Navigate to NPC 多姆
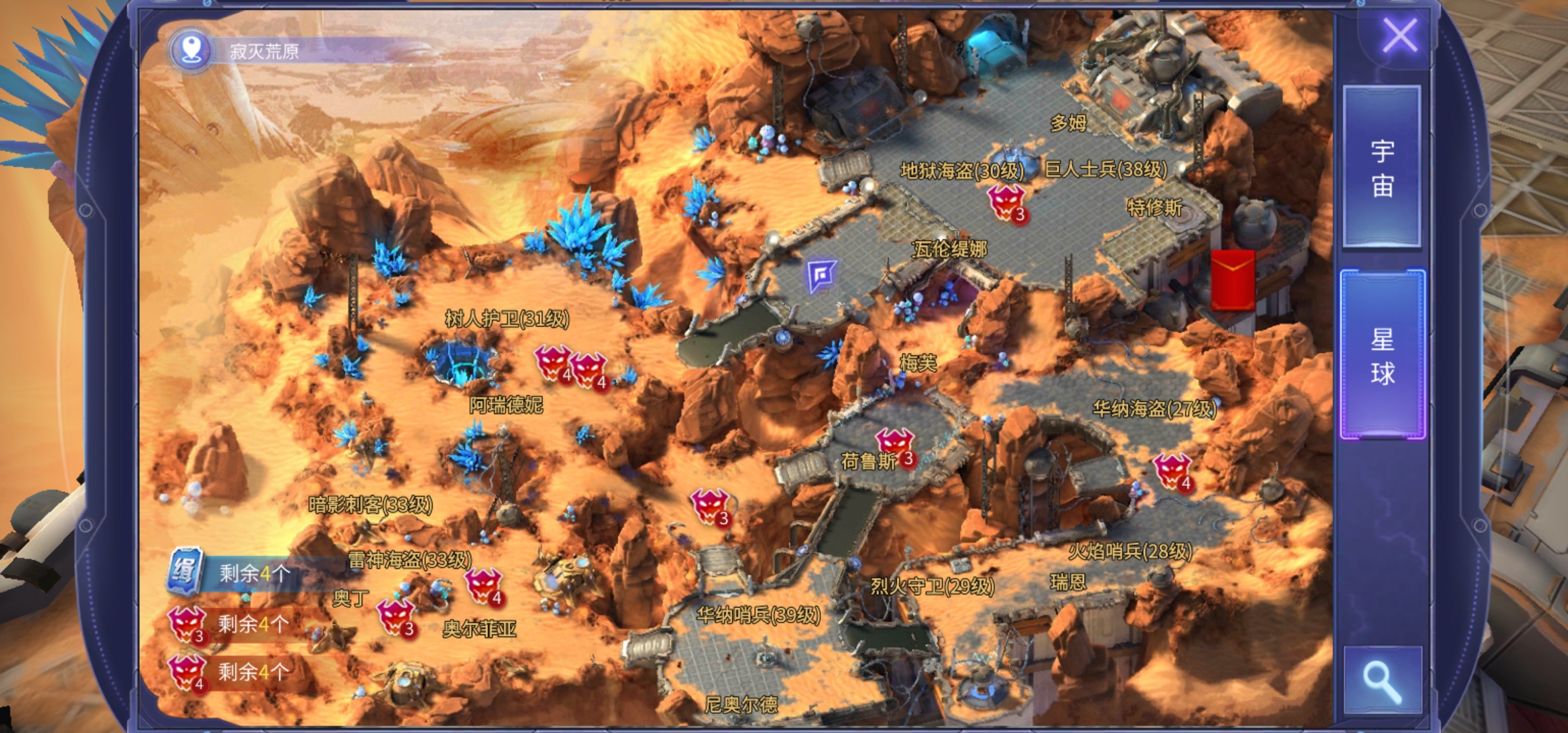The height and width of the screenshot is (733, 1568). click(x=1068, y=123)
